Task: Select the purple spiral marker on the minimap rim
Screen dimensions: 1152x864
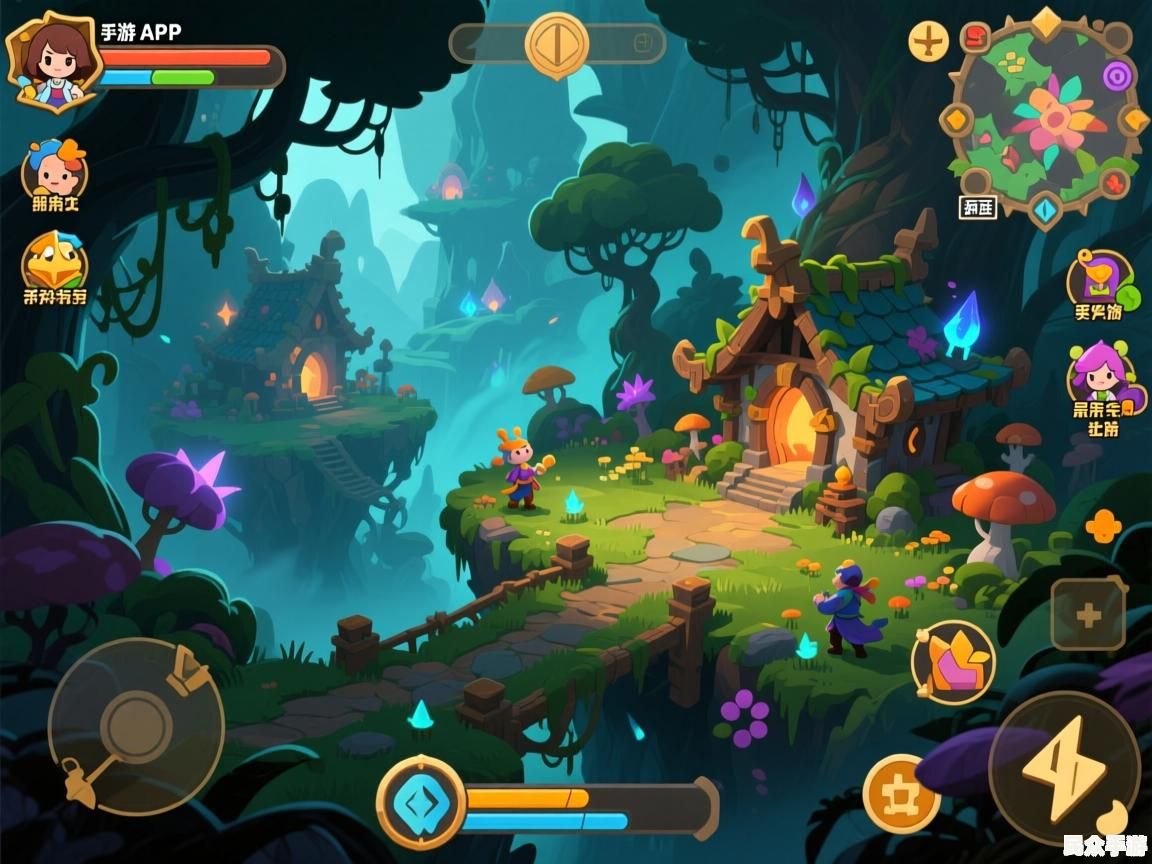Action: pos(1117,74)
